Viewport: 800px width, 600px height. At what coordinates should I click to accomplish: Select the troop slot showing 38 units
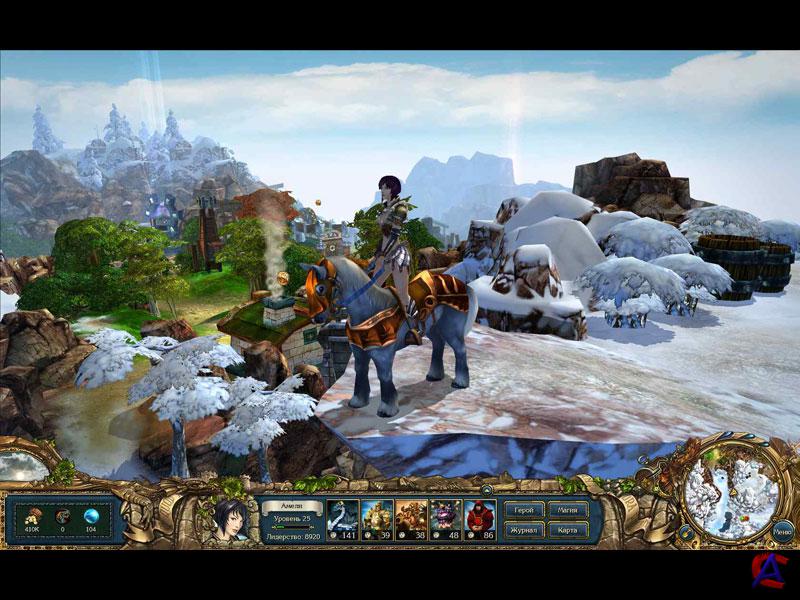point(411,519)
